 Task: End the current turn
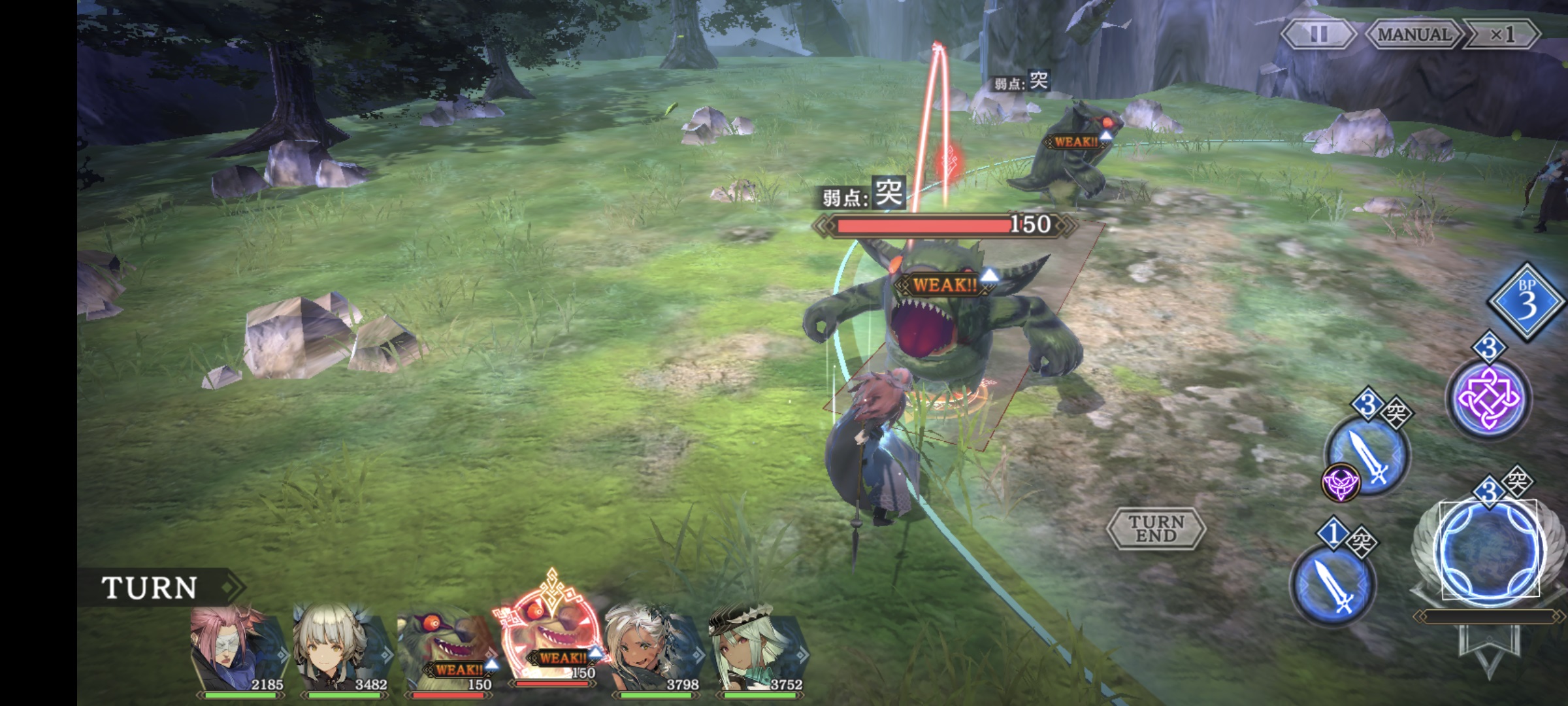click(1156, 528)
